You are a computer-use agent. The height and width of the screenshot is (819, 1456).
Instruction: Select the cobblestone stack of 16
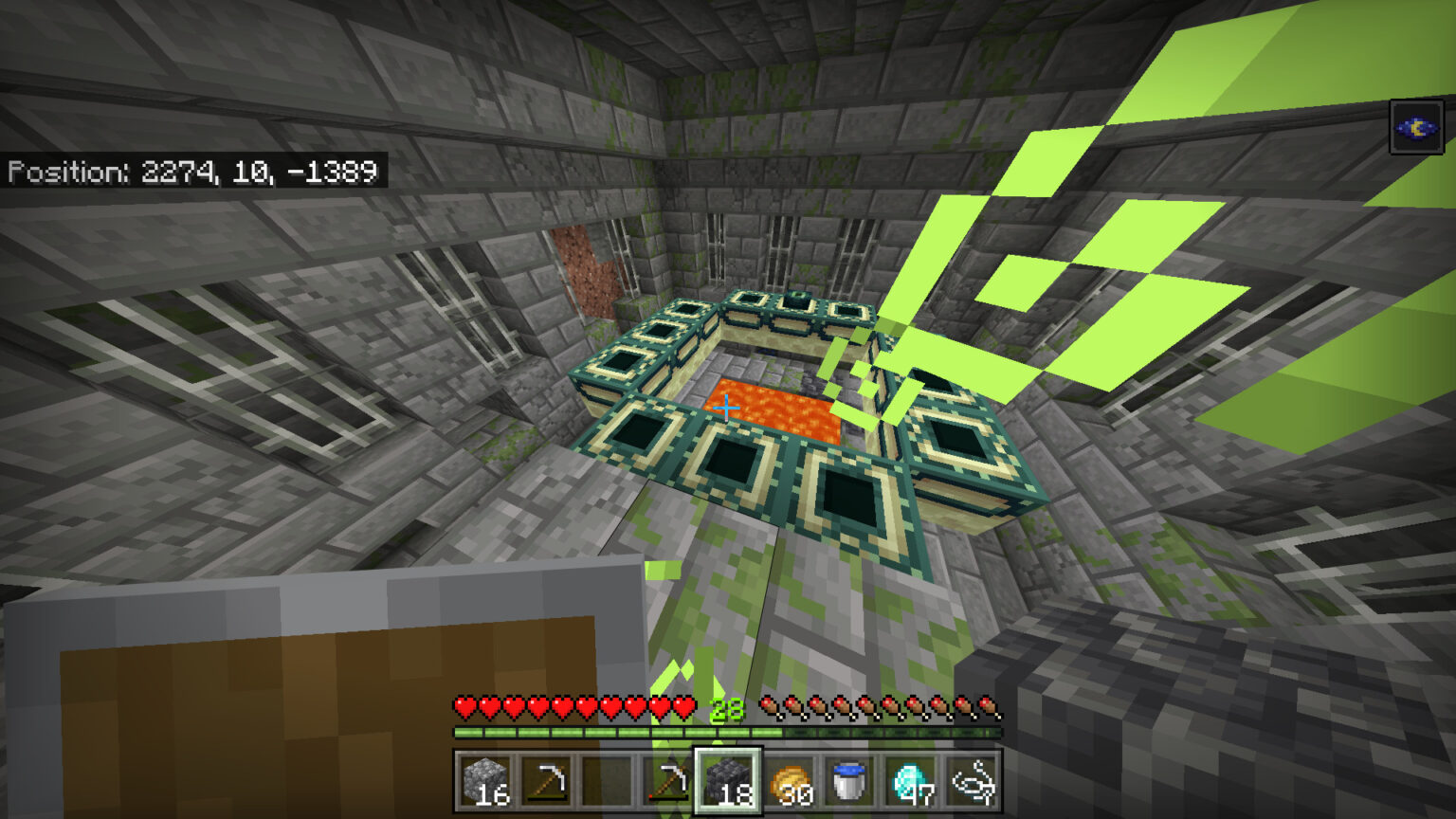click(x=485, y=781)
